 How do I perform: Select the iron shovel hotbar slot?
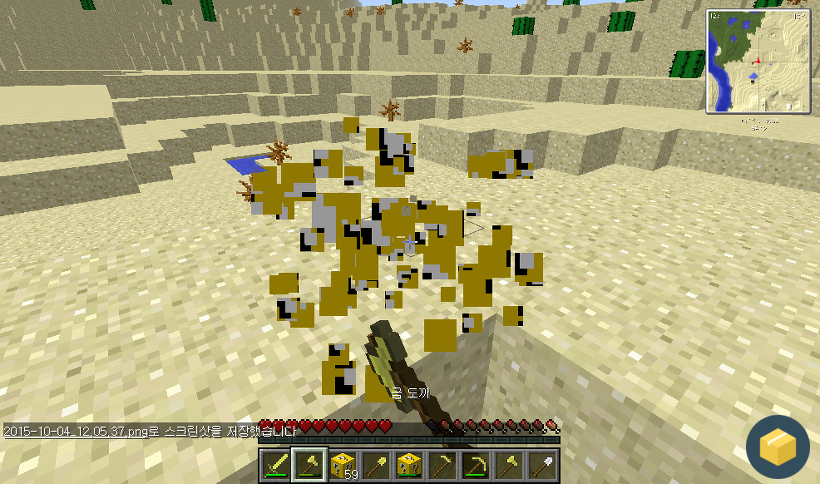pos(542,465)
